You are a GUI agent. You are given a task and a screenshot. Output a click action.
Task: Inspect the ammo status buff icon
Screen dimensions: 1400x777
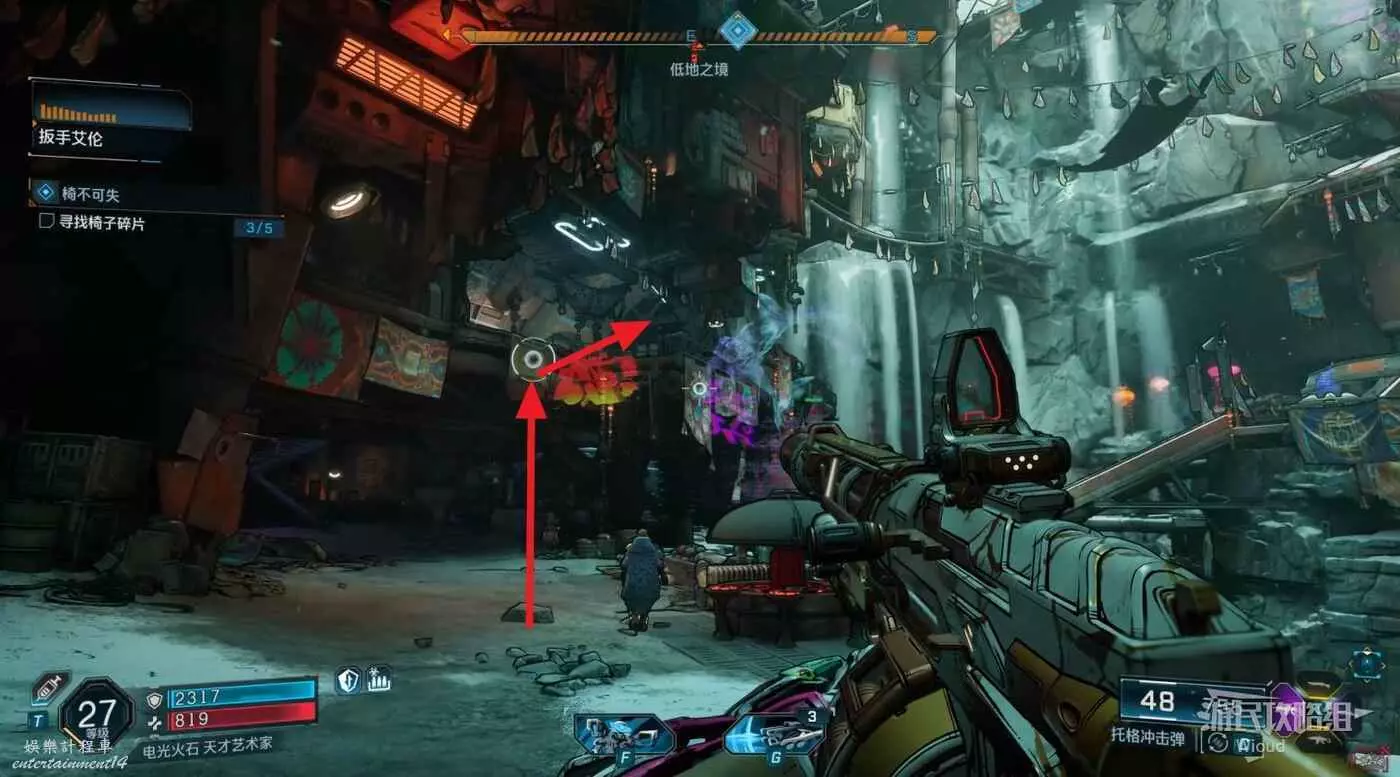pos(378,680)
